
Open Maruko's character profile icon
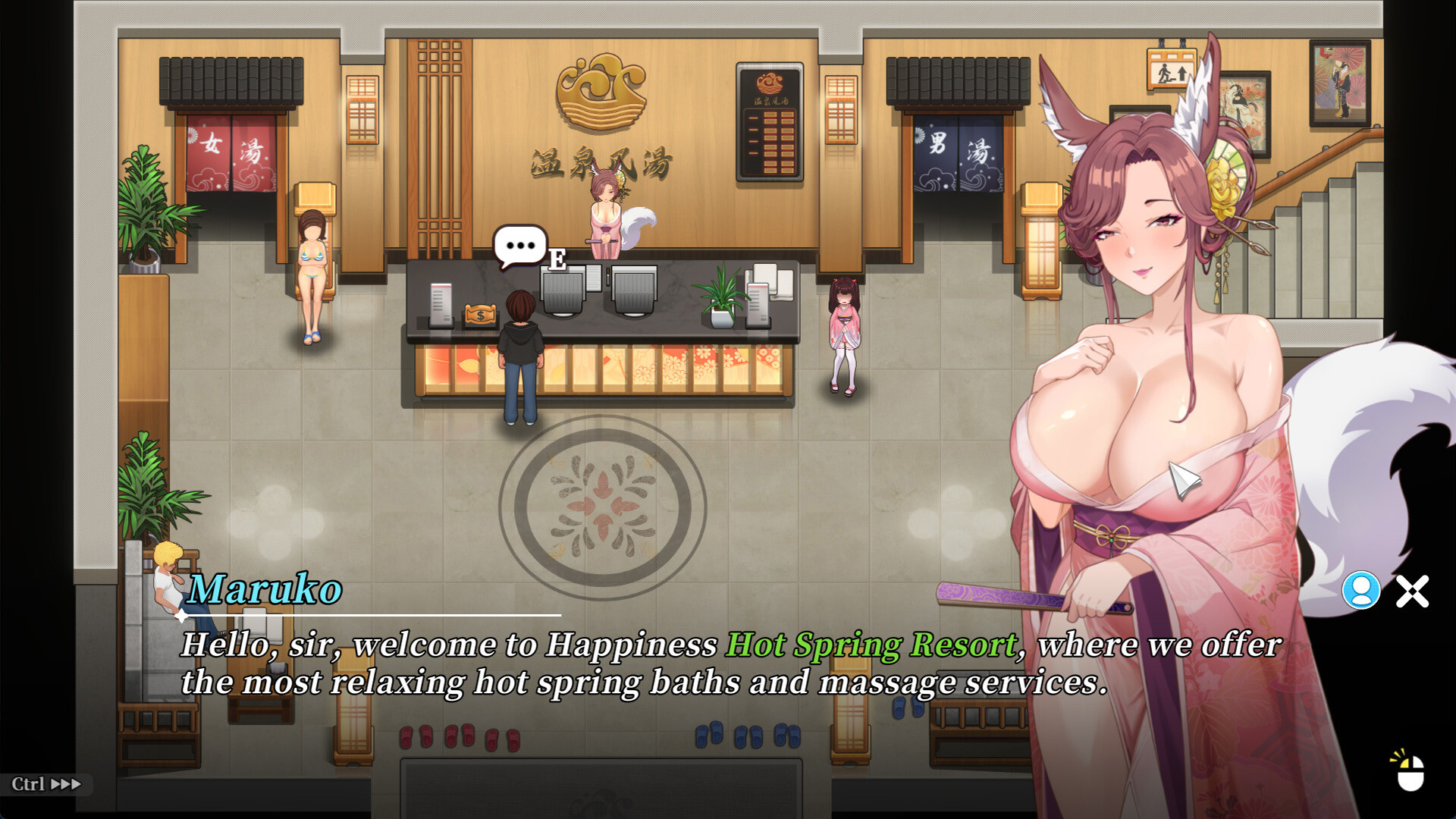pos(1361,588)
